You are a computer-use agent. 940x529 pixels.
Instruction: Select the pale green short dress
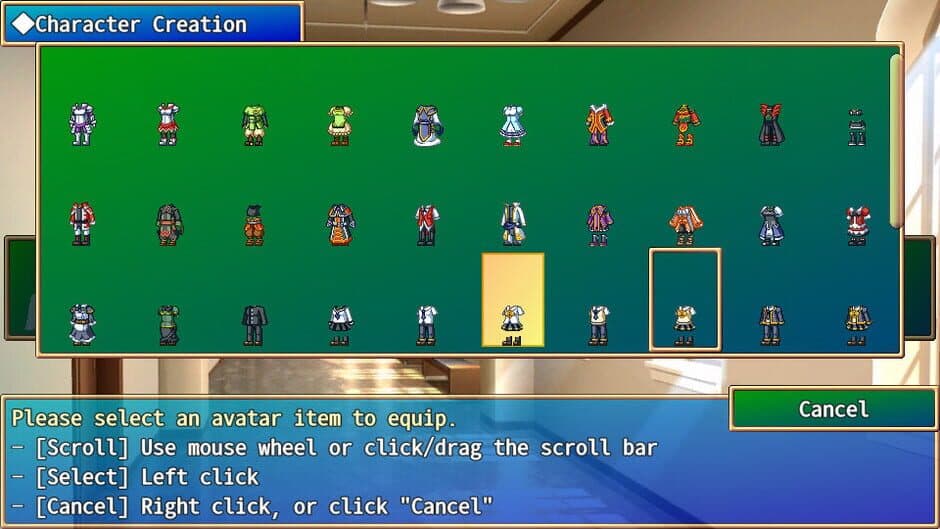341,126
